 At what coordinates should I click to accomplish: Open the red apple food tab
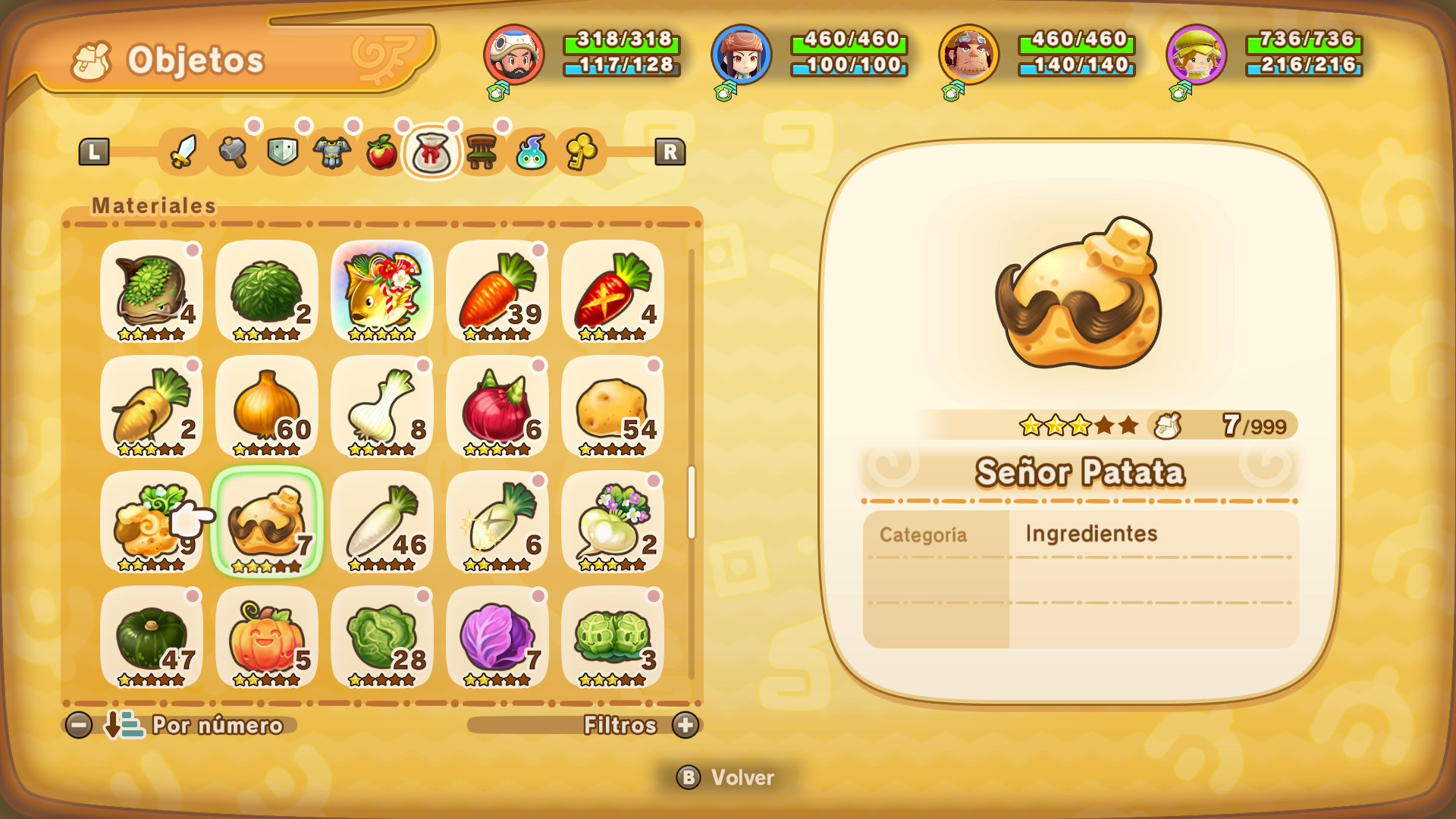click(382, 152)
